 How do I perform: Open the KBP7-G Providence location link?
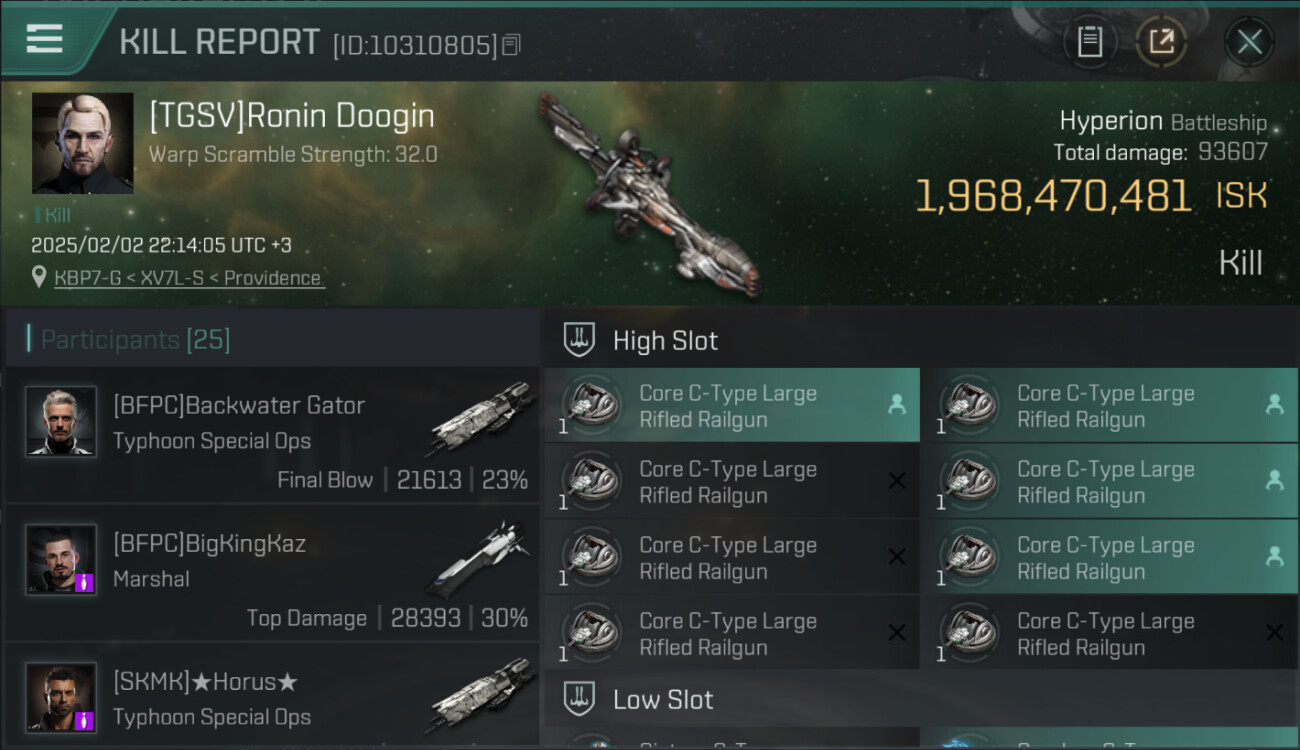189,278
